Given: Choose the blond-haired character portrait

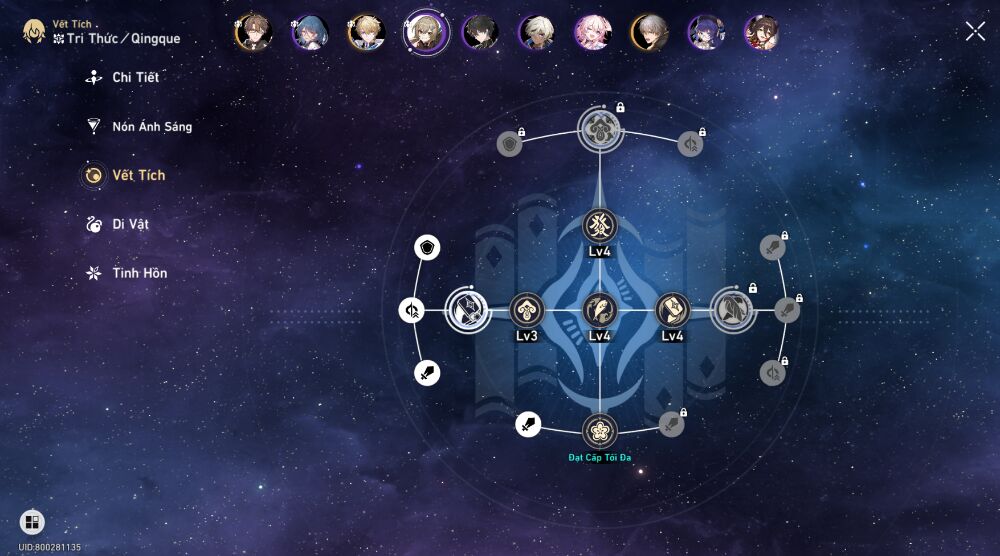Looking at the screenshot, I should click(365, 32).
